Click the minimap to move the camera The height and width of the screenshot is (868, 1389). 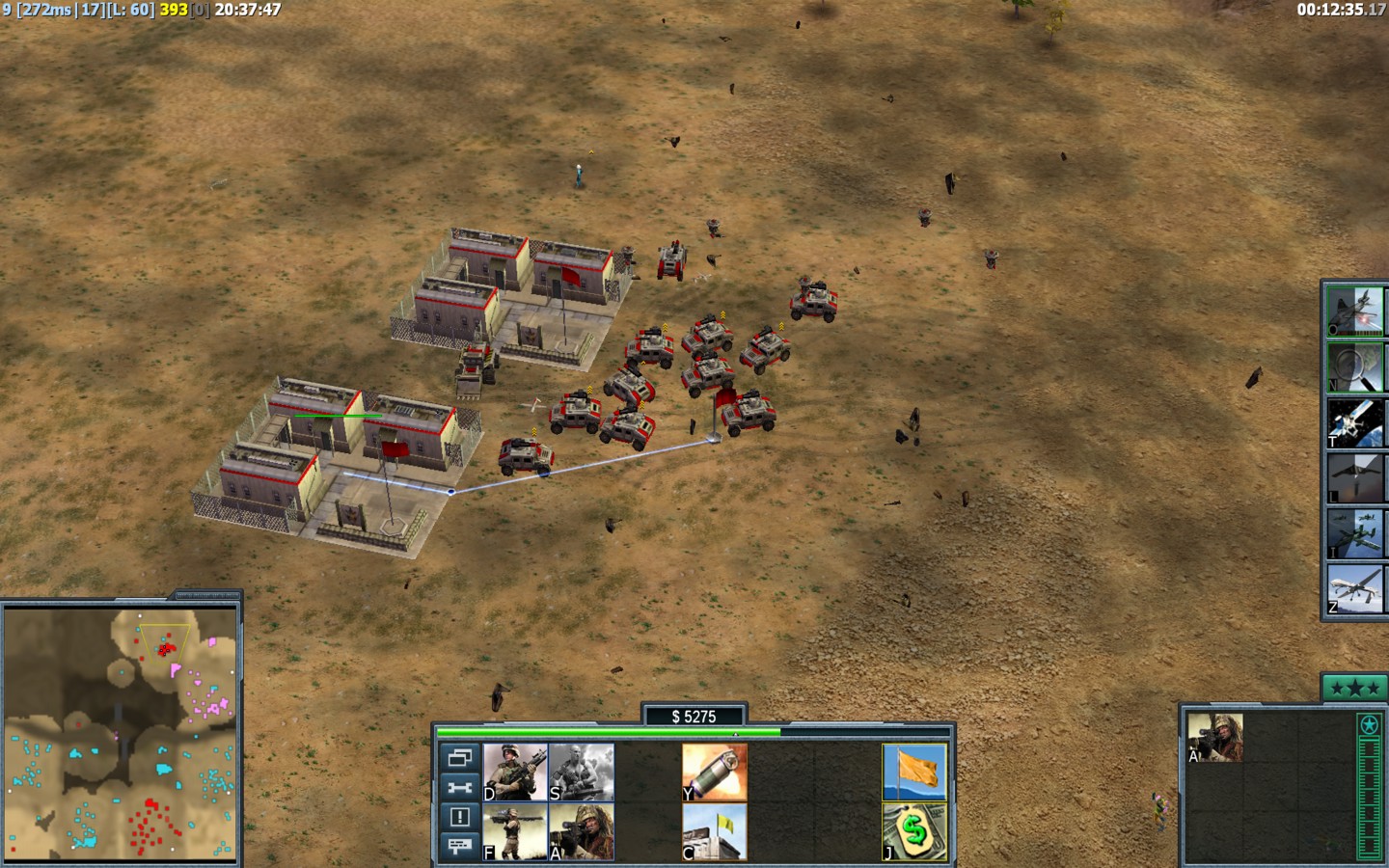pyautogui.click(x=121, y=733)
